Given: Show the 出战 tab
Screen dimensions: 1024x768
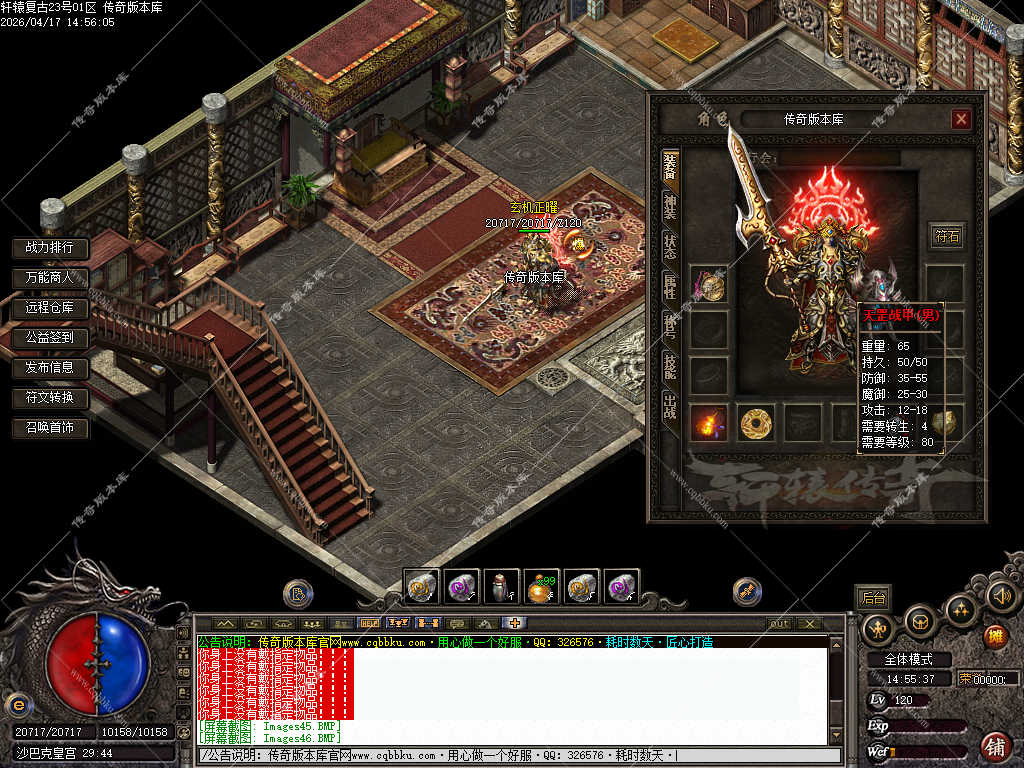Looking at the screenshot, I should (670, 406).
